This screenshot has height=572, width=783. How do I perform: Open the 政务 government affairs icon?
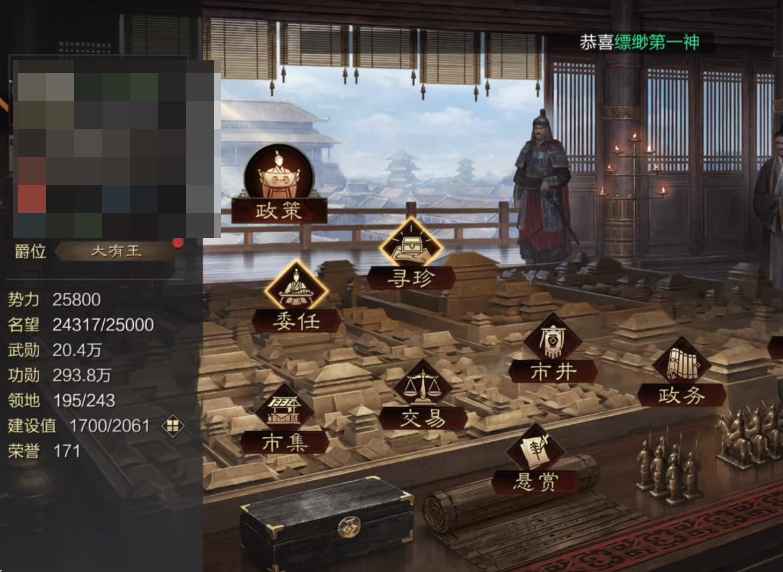pyautogui.click(x=682, y=370)
